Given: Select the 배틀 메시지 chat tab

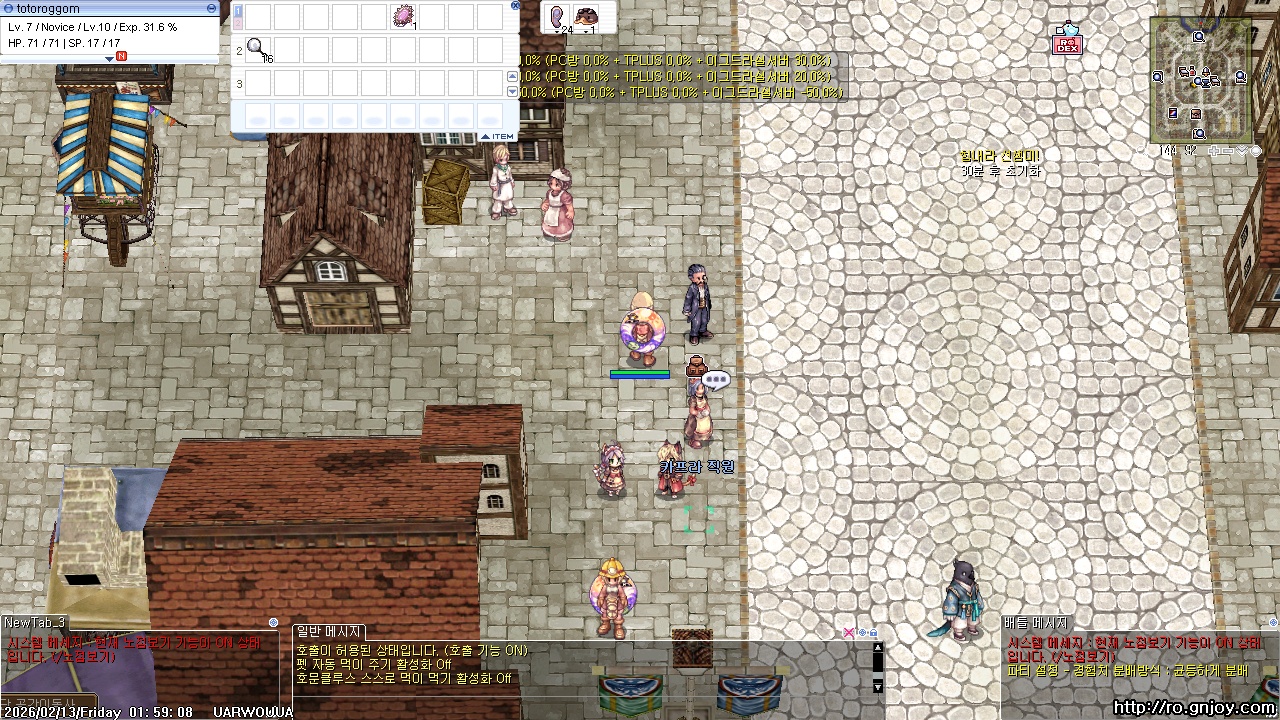Looking at the screenshot, I should pyautogui.click(x=1036, y=623).
